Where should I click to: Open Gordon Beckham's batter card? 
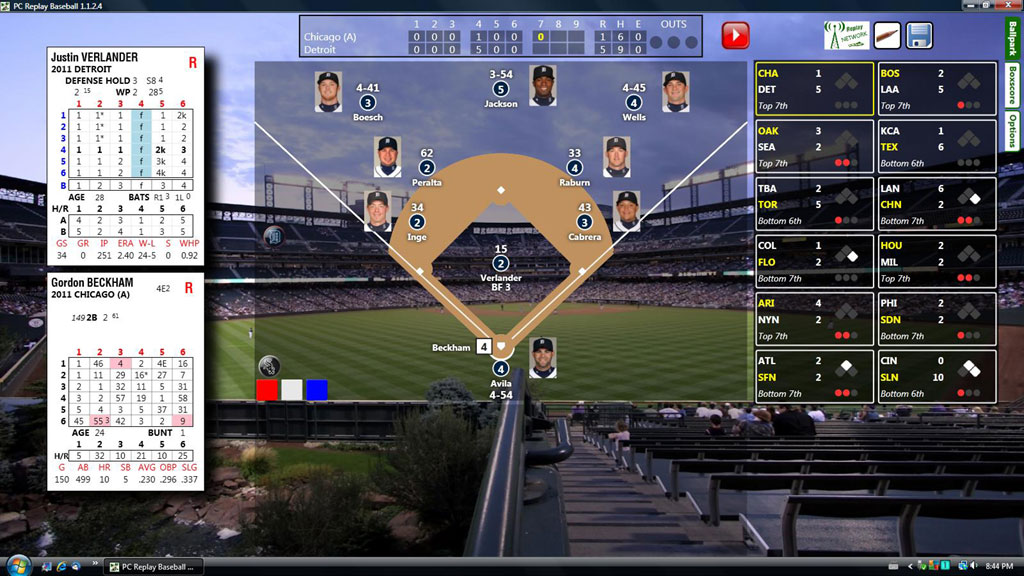click(126, 382)
